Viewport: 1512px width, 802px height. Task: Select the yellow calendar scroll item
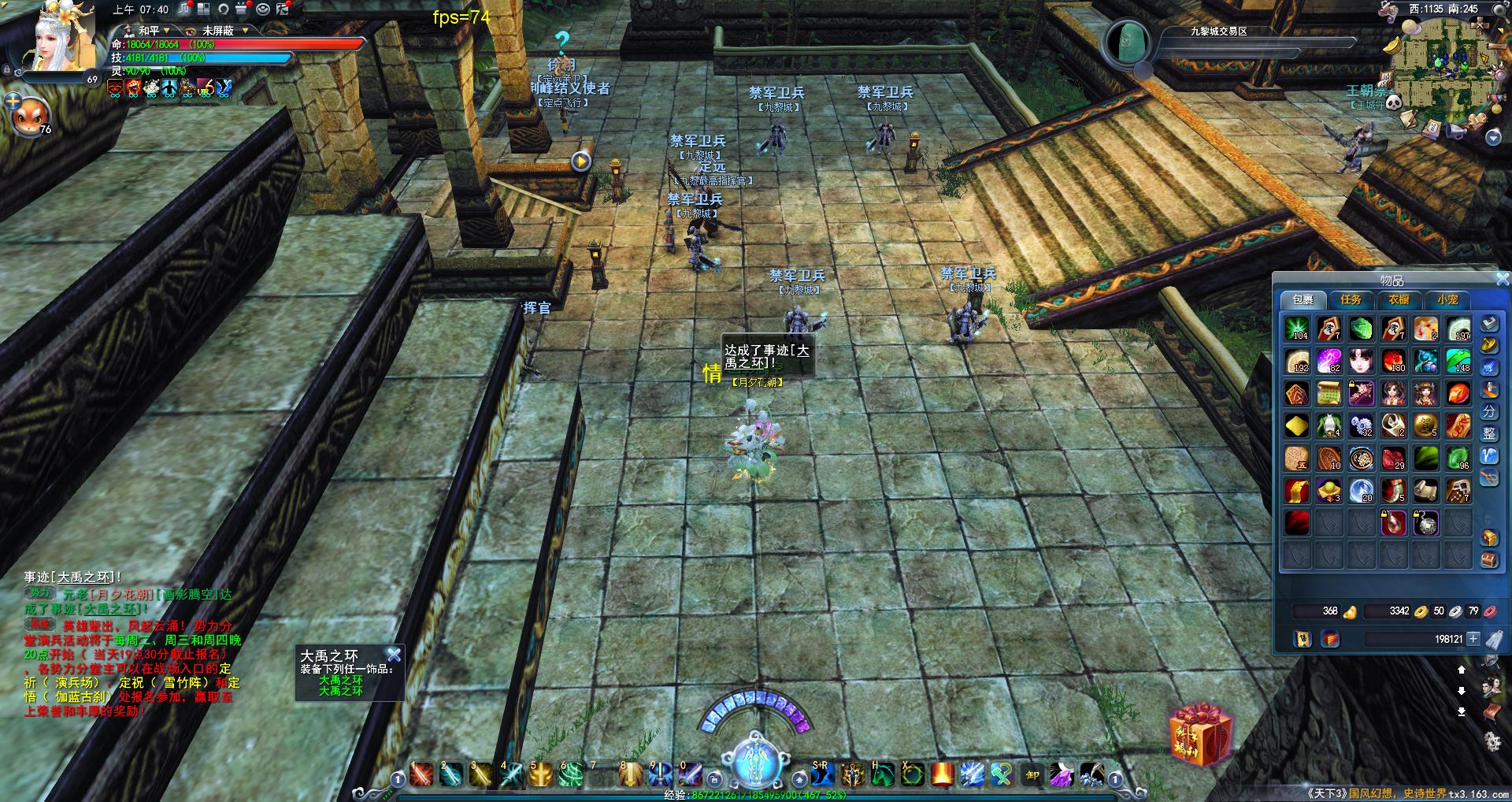(x=1329, y=393)
